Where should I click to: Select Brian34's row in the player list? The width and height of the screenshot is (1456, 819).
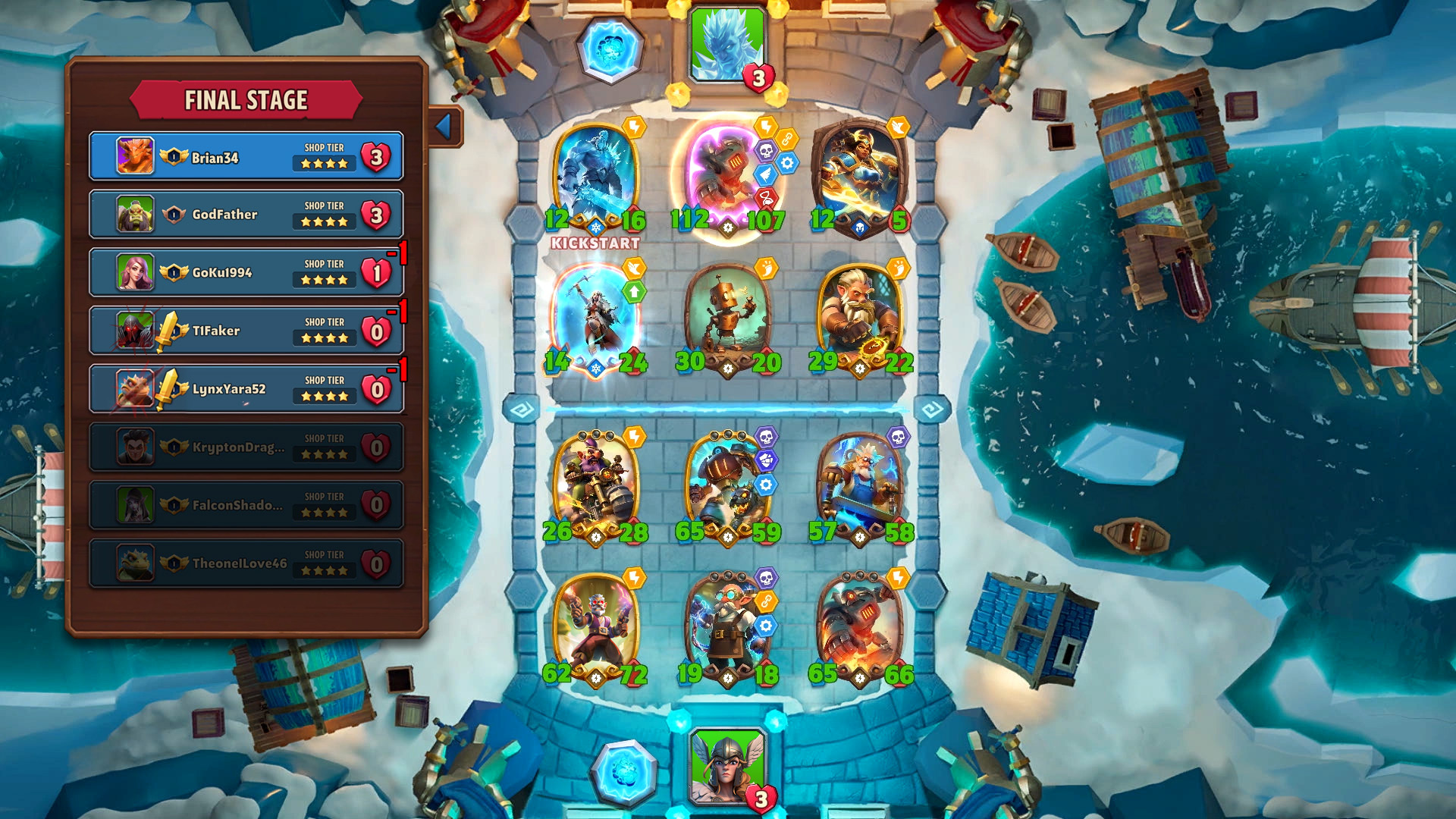pyautogui.click(x=246, y=157)
